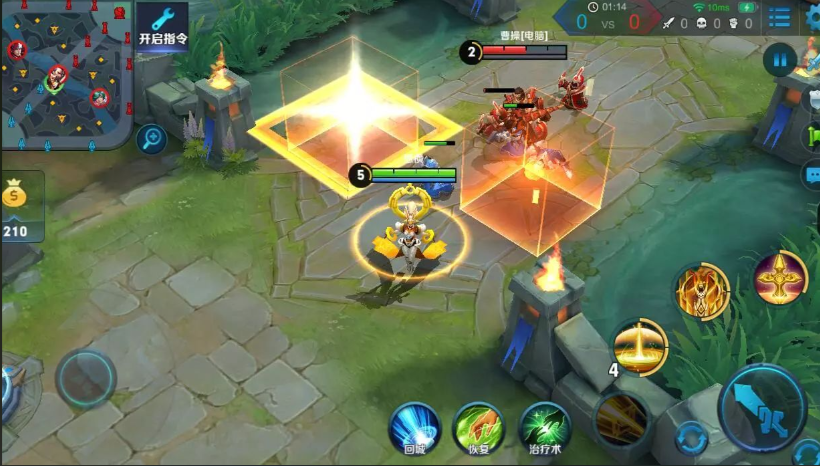The width and height of the screenshot is (820, 466).
Task: Use the golden cross ultimate skill
Action: pos(780,277)
